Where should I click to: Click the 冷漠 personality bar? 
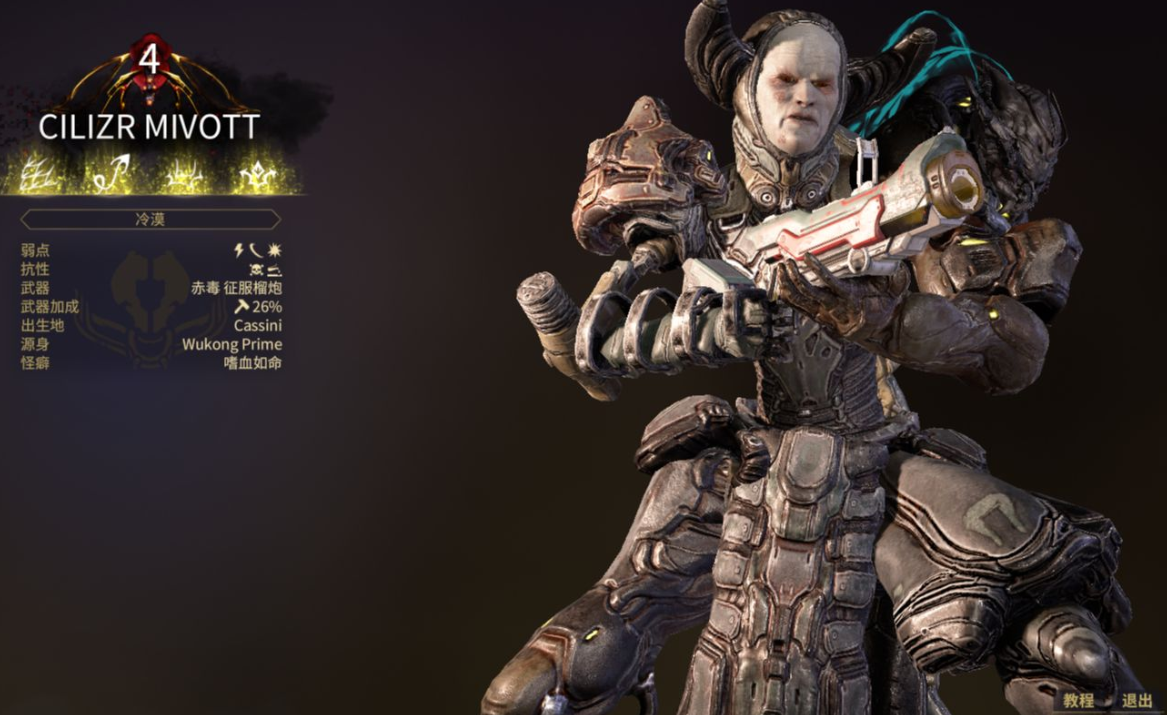tap(150, 219)
